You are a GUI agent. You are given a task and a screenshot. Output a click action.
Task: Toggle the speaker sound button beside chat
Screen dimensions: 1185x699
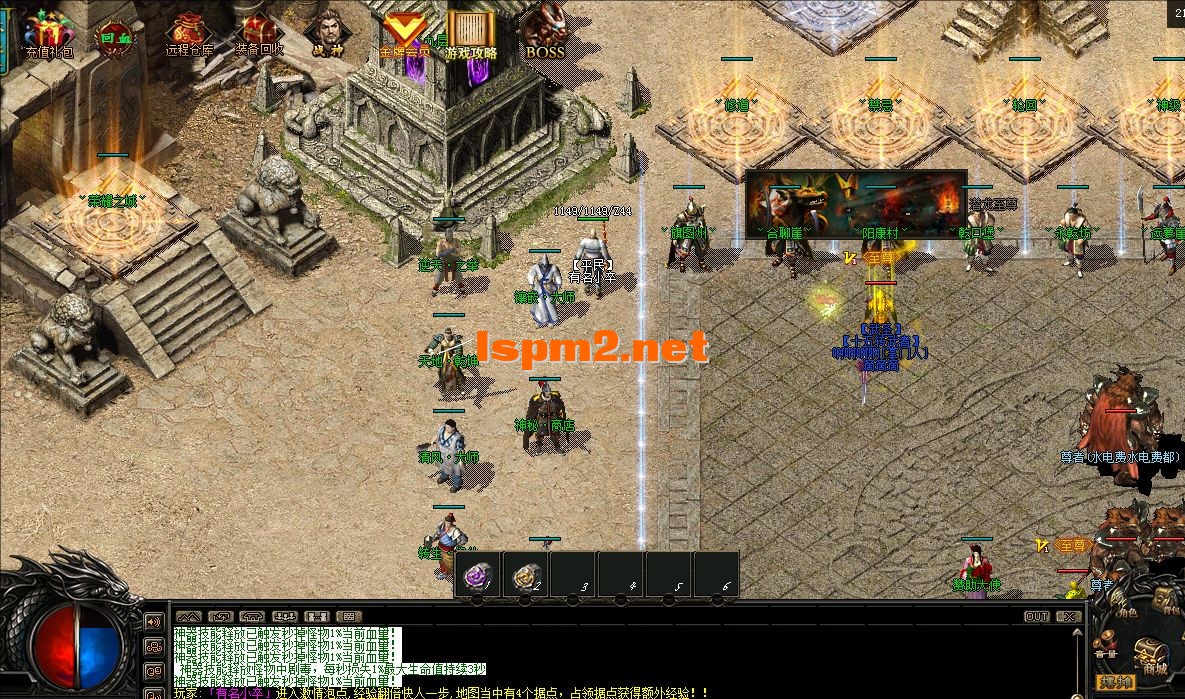[x=155, y=622]
